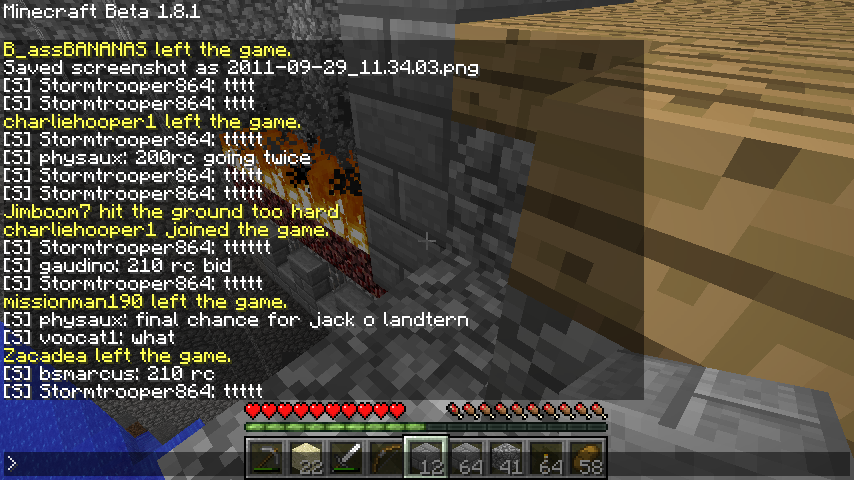Select the torches stack of 64
Screen dimensions: 854x480
pyautogui.click(x=546, y=458)
